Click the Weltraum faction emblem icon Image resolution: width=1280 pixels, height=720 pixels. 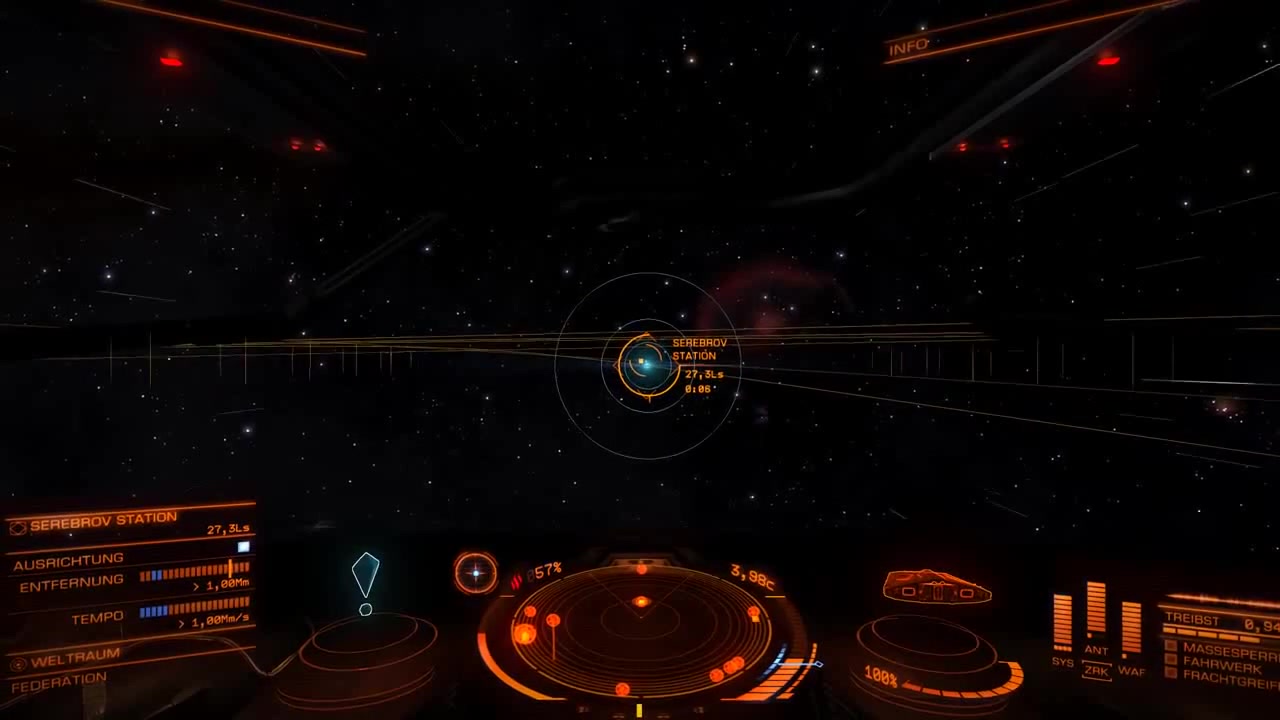click(x=17, y=664)
